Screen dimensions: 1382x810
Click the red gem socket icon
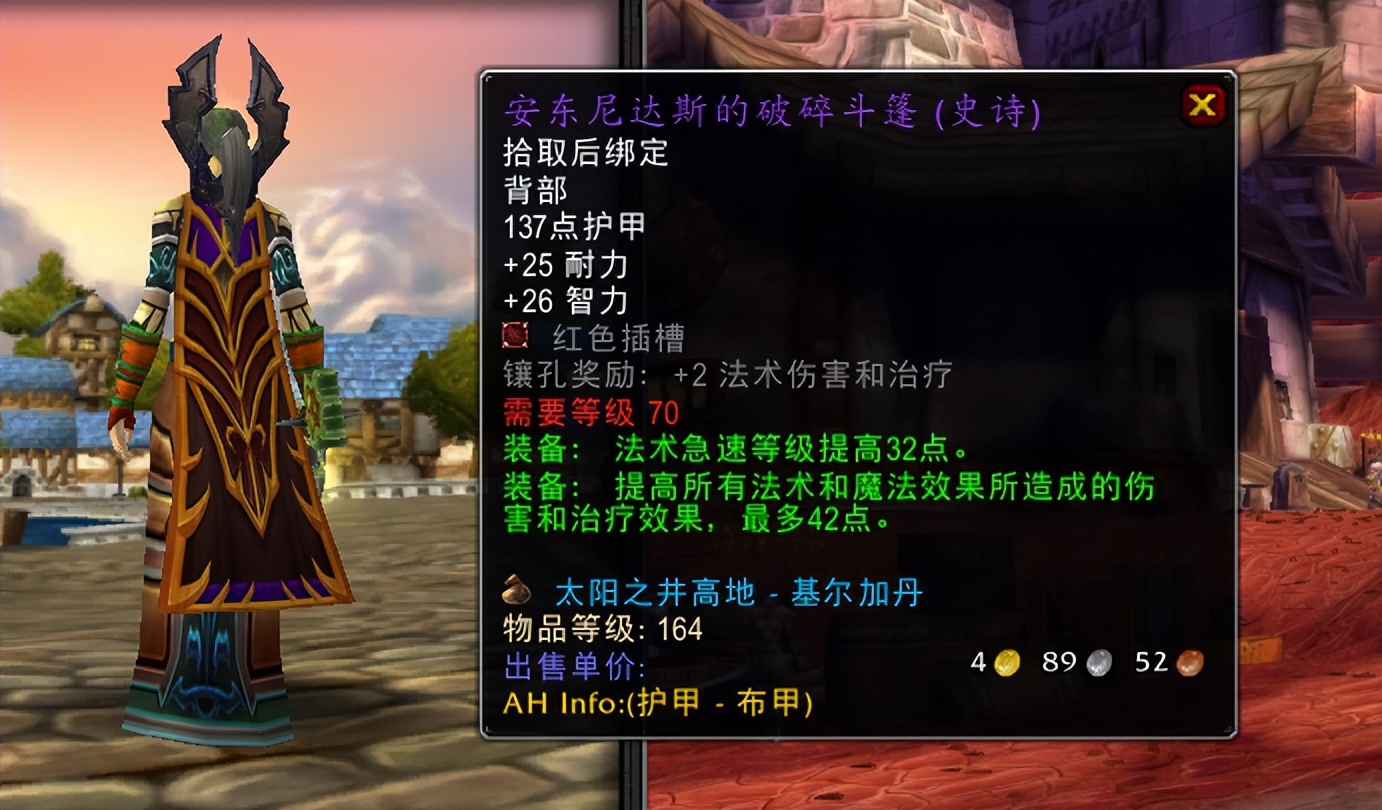coord(514,334)
